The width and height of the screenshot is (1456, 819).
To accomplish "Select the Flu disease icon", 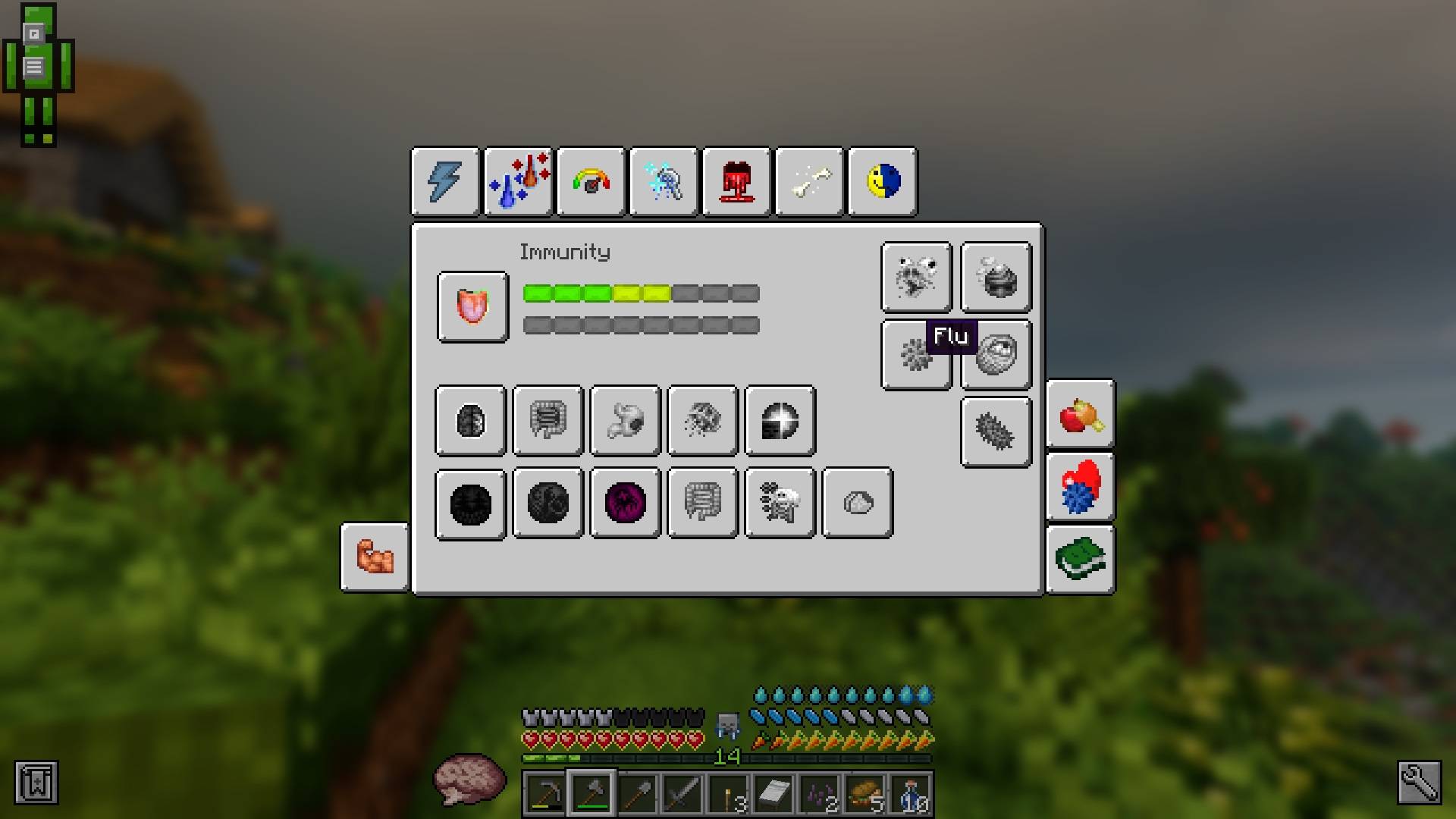I will pos(916,356).
